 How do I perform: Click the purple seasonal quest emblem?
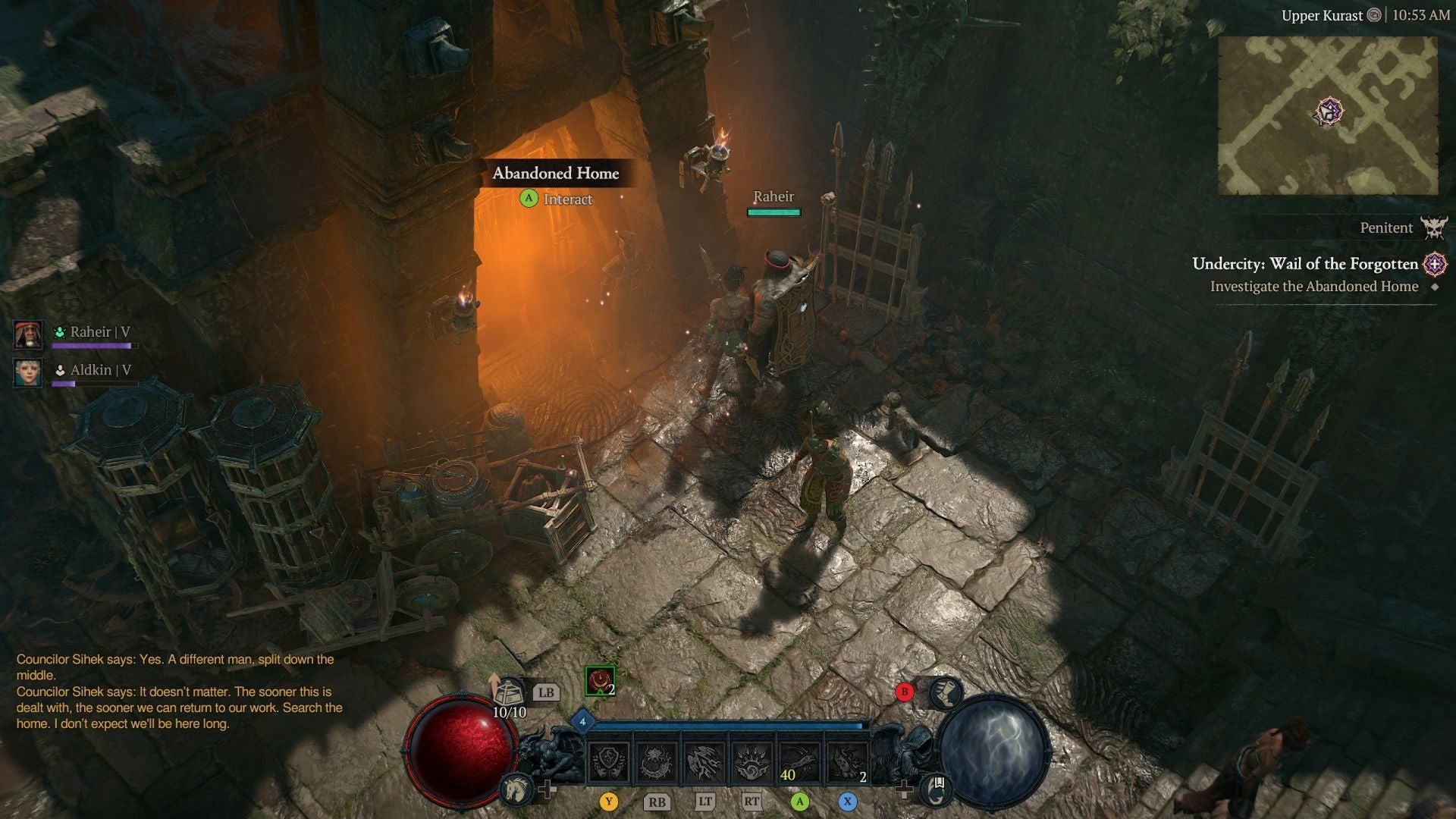[1436, 265]
